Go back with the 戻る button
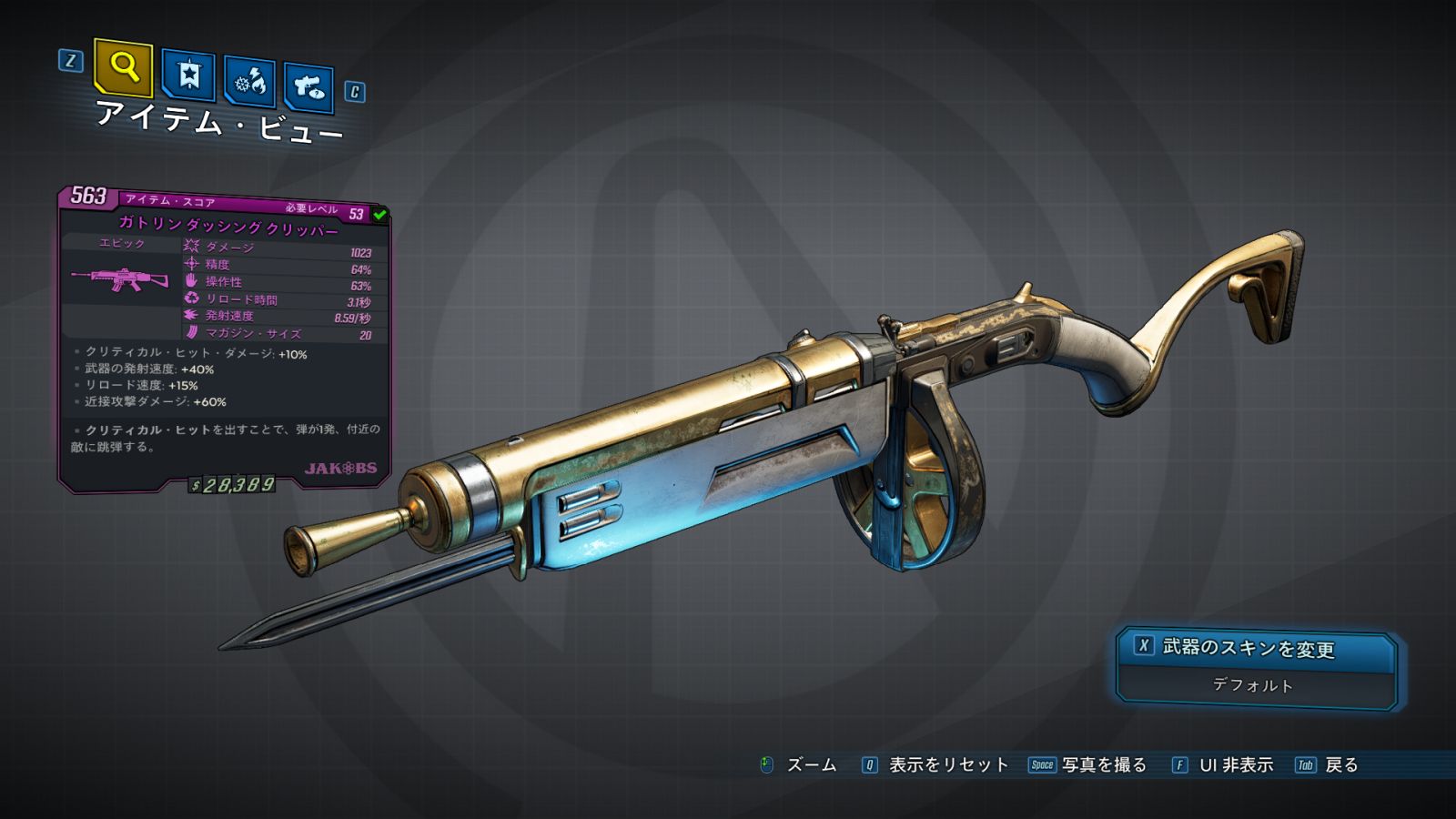Viewport: 1456px width, 819px height. pos(1328,765)
